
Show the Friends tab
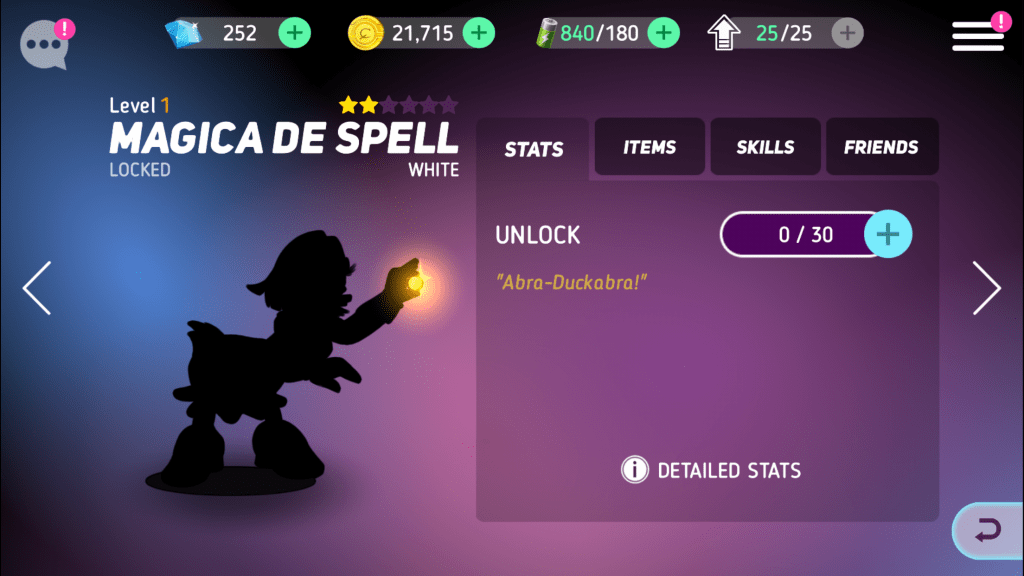tap(881, 147)
